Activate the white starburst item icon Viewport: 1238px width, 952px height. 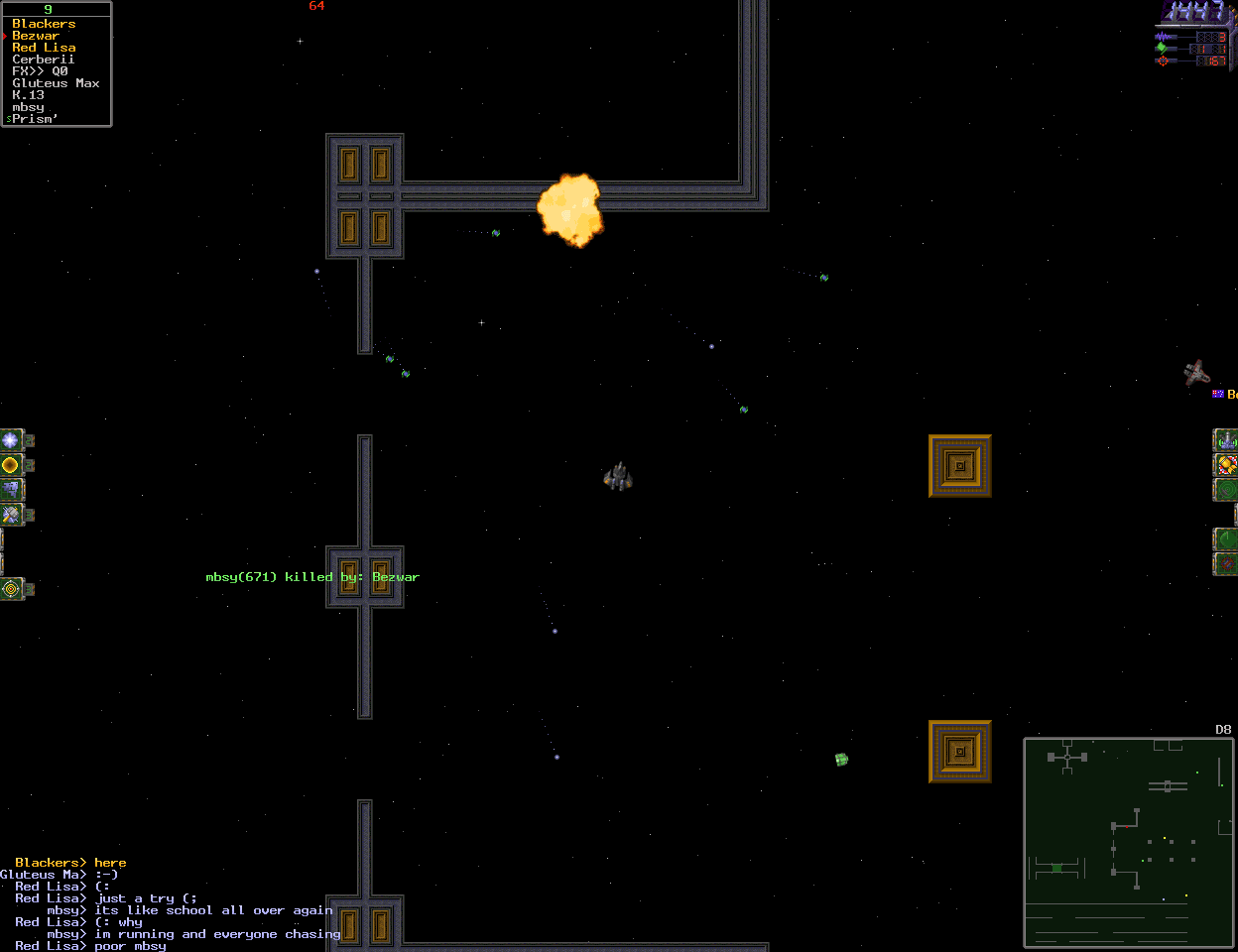click(x=11, y=440)
